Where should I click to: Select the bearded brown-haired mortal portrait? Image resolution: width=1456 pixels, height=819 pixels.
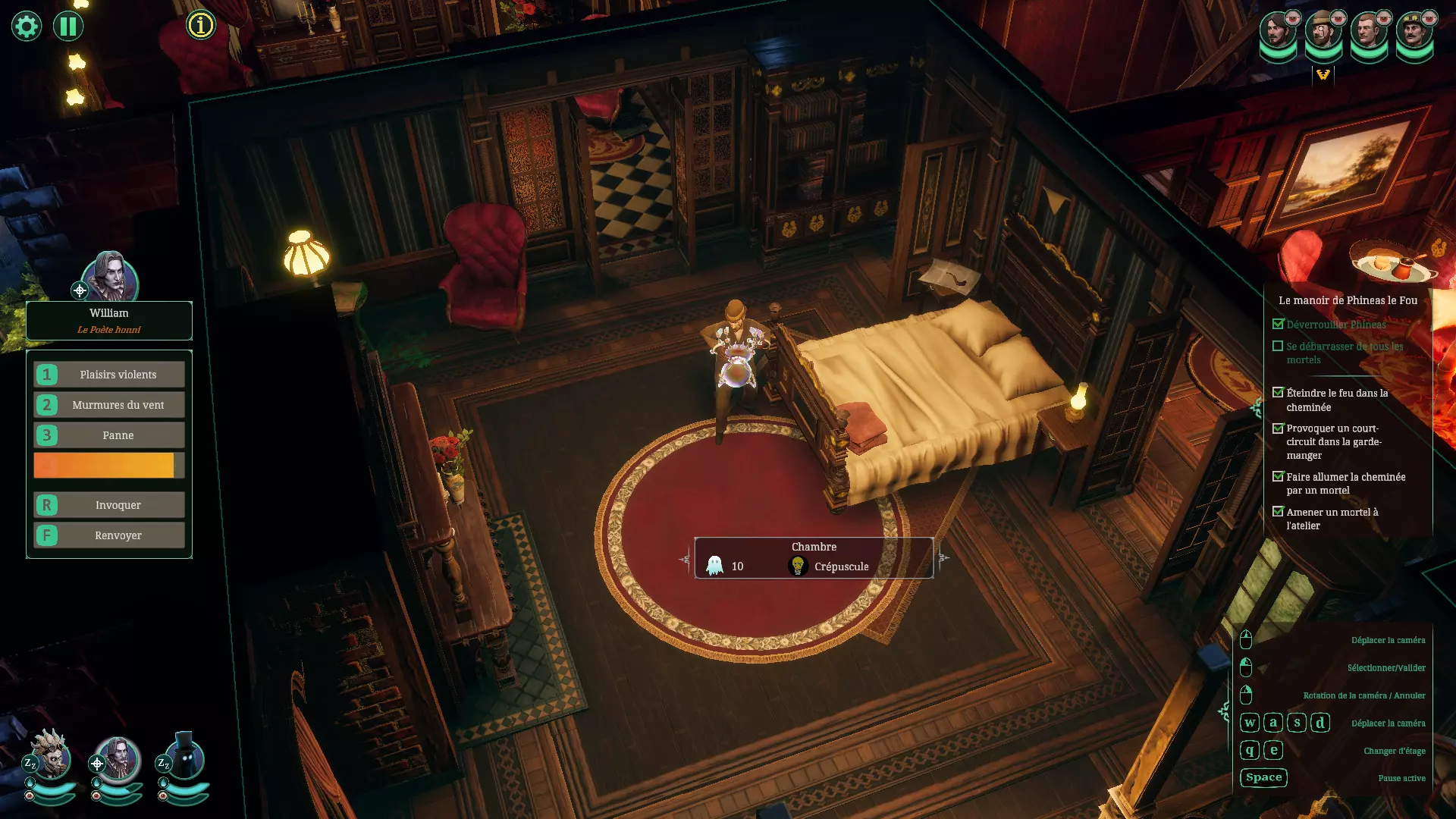click(x=1277, y=32)
